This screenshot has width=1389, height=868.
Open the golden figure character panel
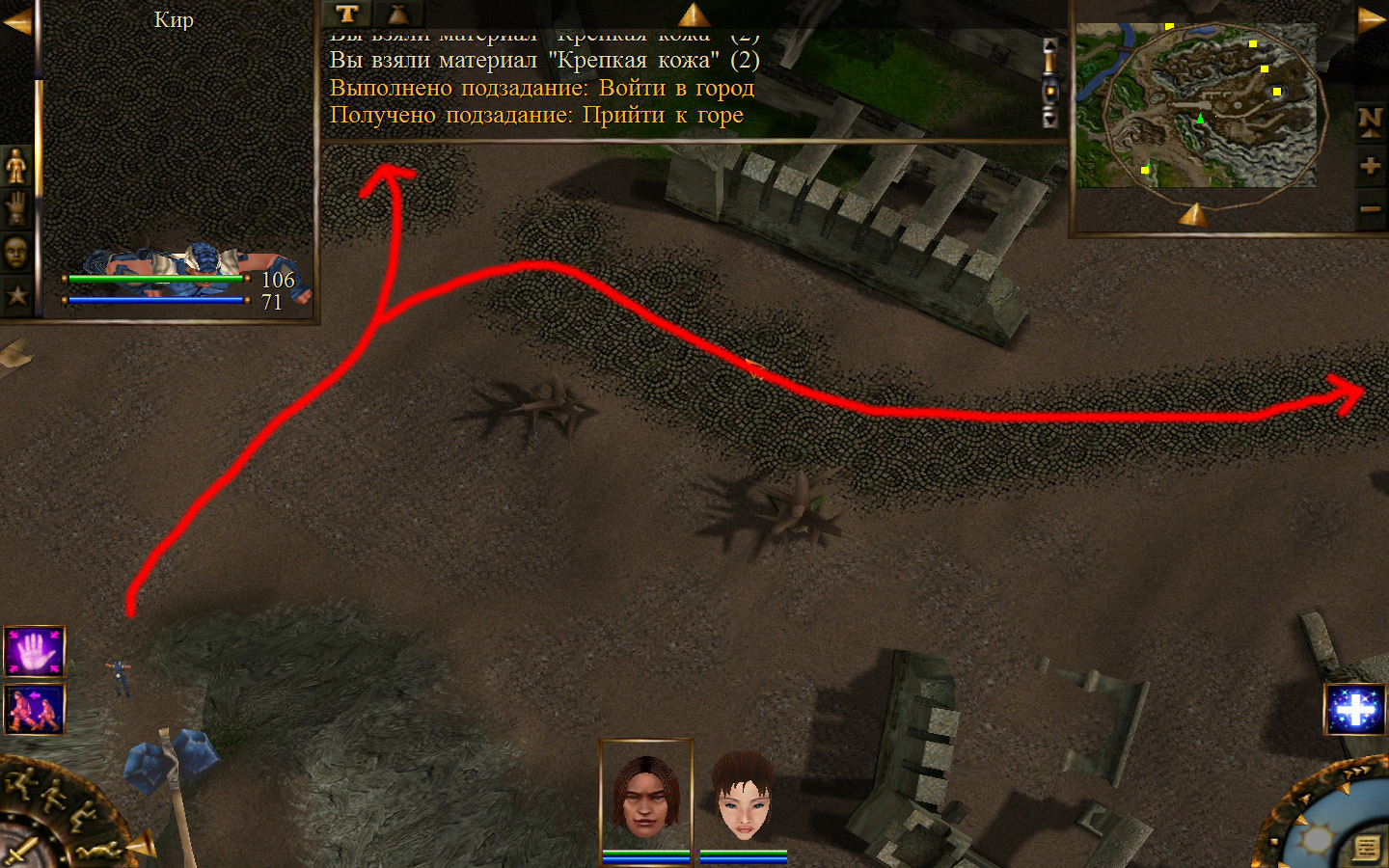pos(16,166)
